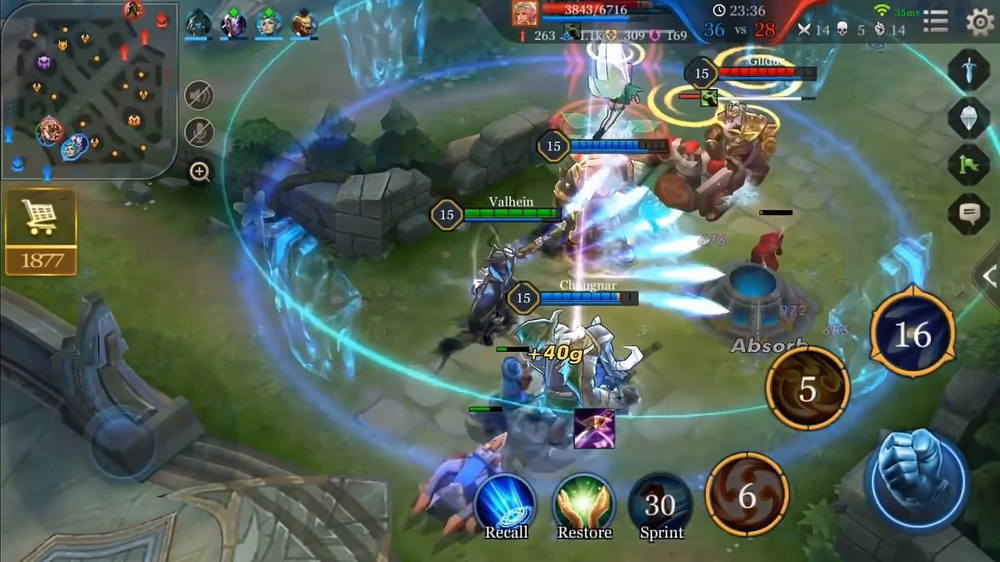1000x562 pixels.
Task: Select the ability showing 5 cooldown
Action: [x=807, y=389]
